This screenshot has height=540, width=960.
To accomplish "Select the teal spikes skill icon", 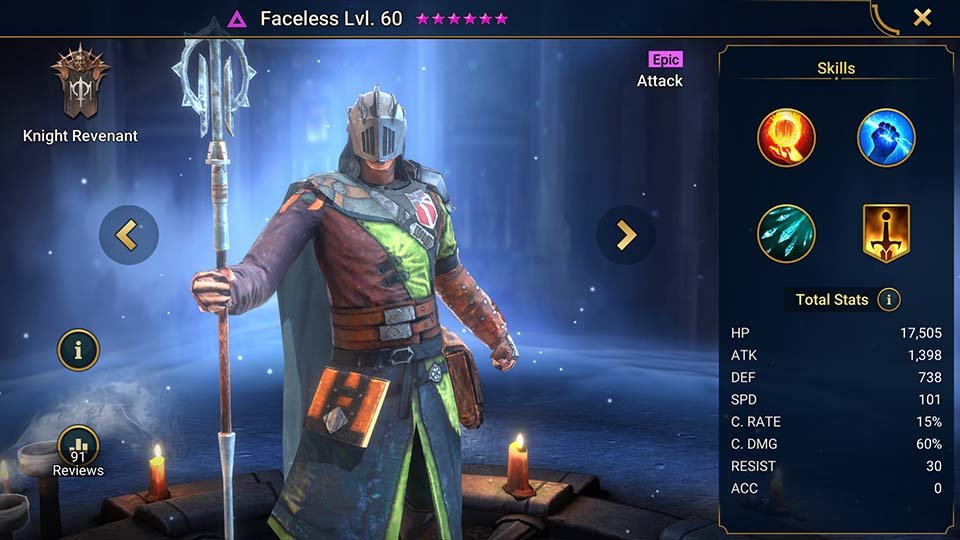I will [786, 233].
